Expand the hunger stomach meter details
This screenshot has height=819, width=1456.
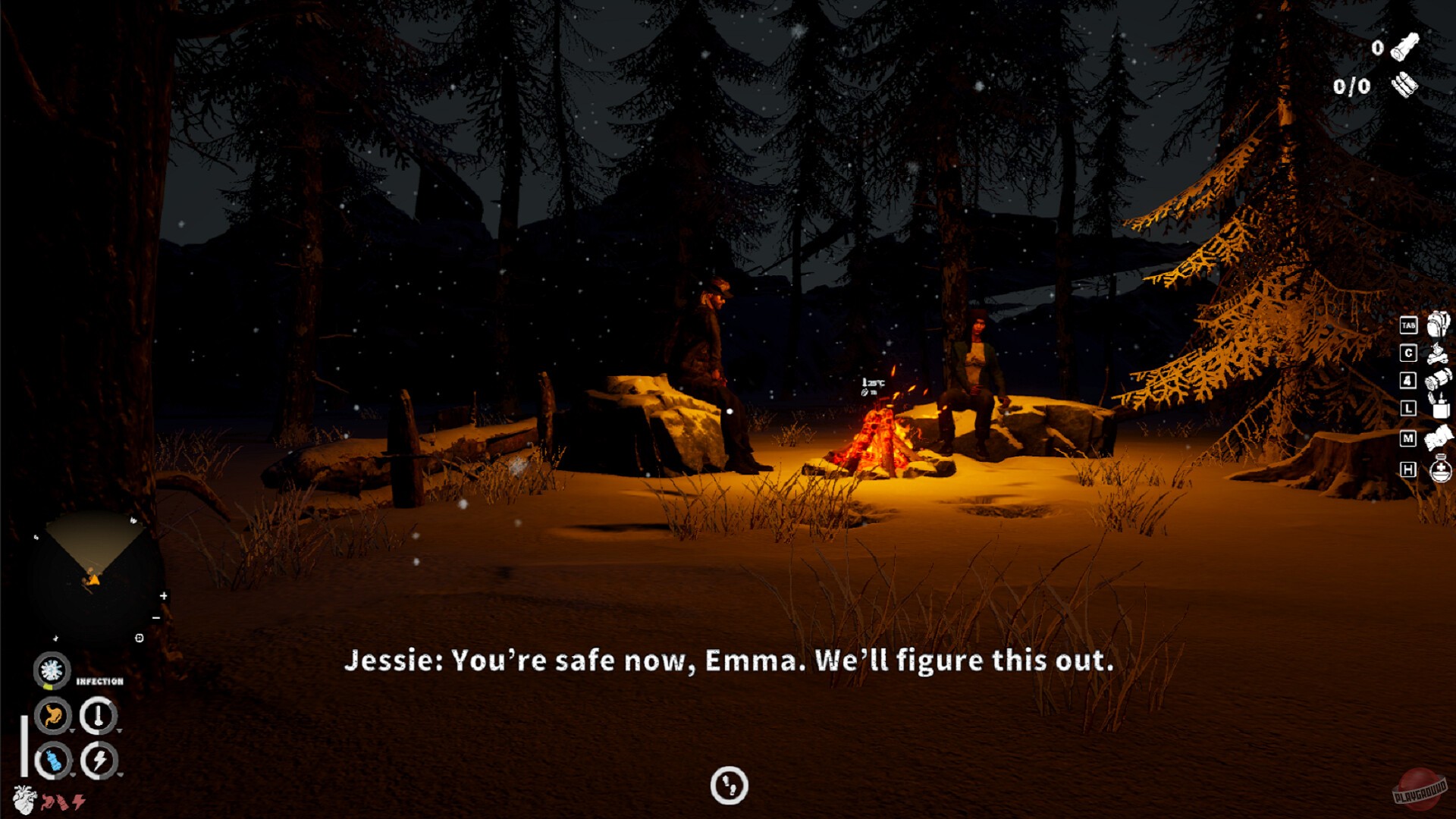[73, 730]
